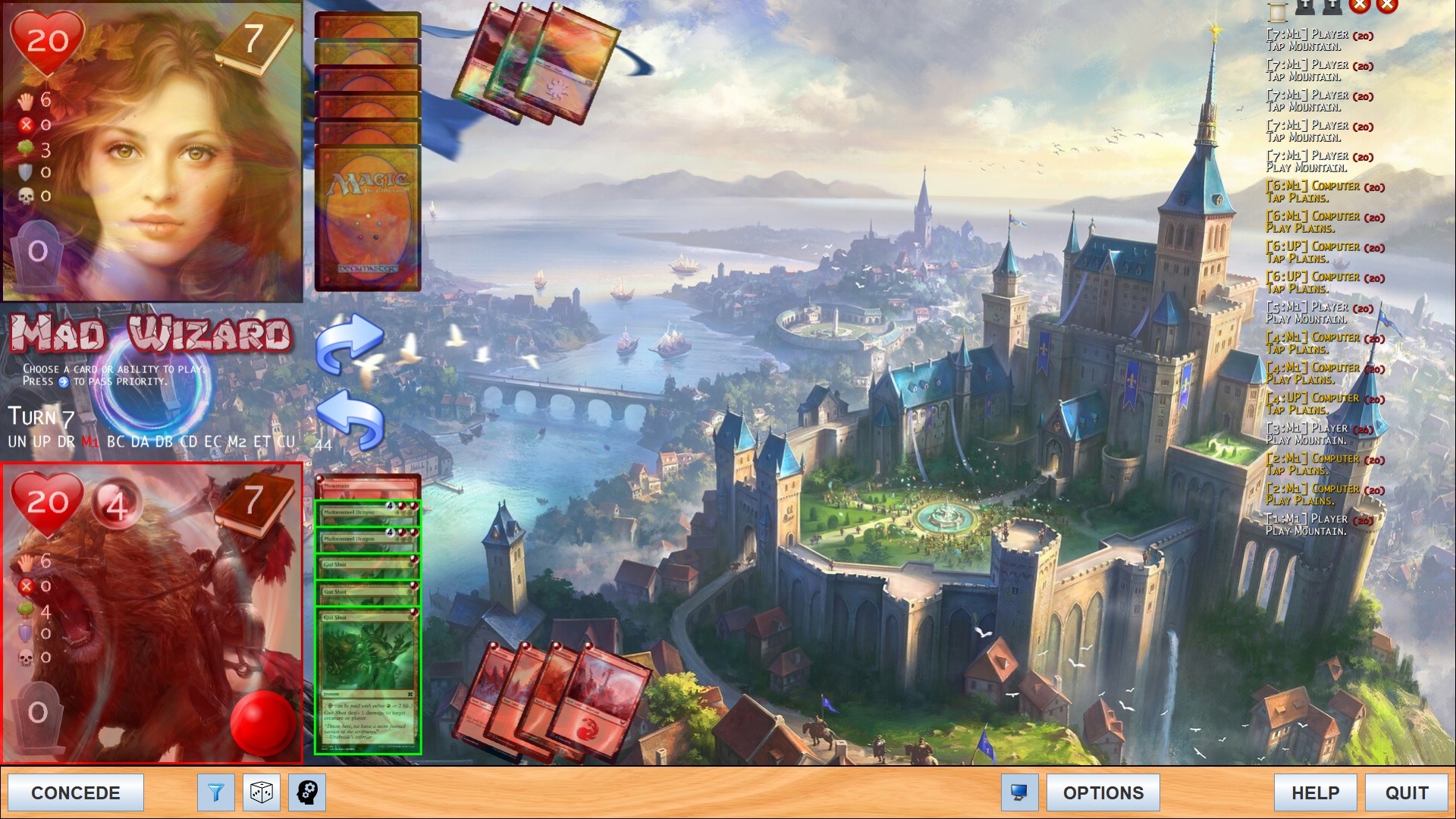Click the dice icon in bottom toolbar
1456x819 pixels.
tap(262, 792)
